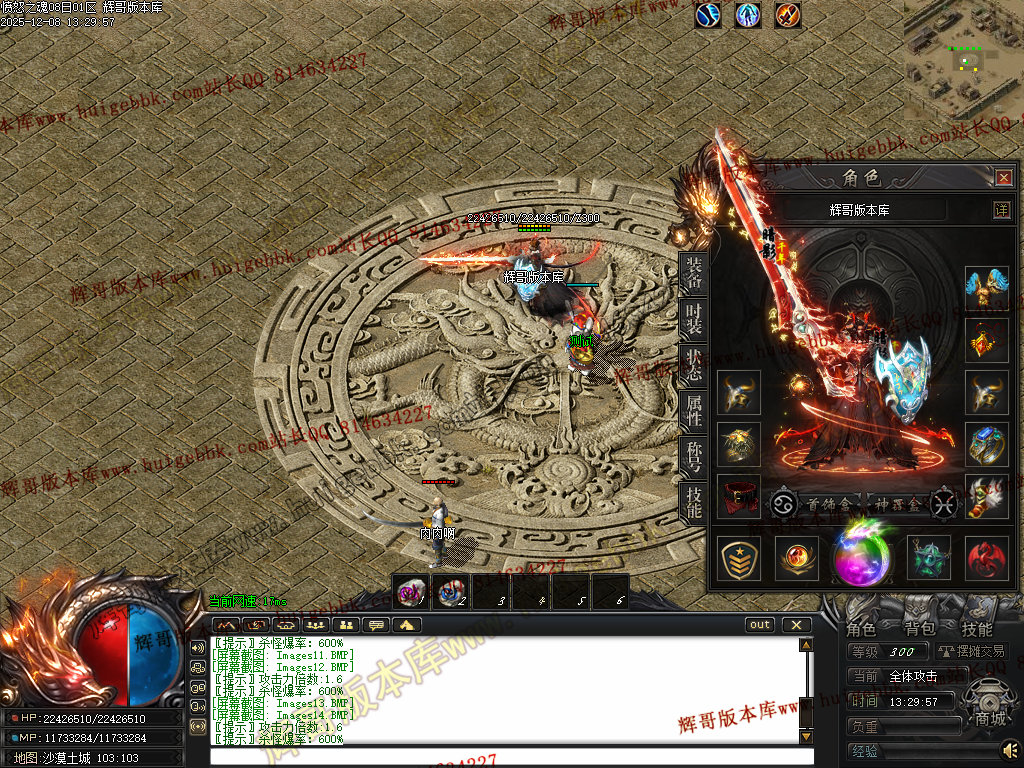The image size is (1024, 768).
Task: Select the blue winged equipment slot
Action: pos(987,288)
